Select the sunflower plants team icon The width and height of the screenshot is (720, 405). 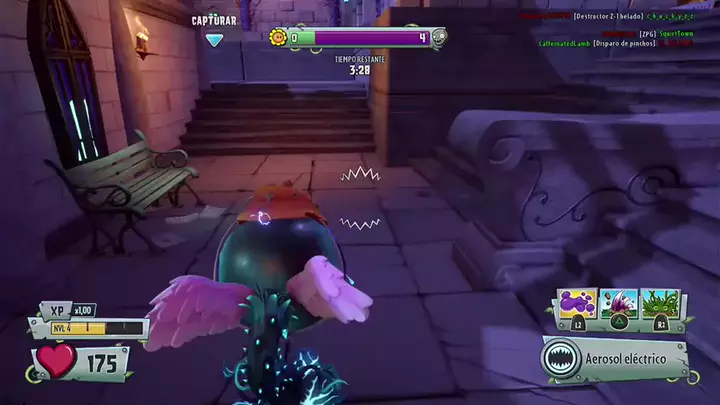[278, 38]
